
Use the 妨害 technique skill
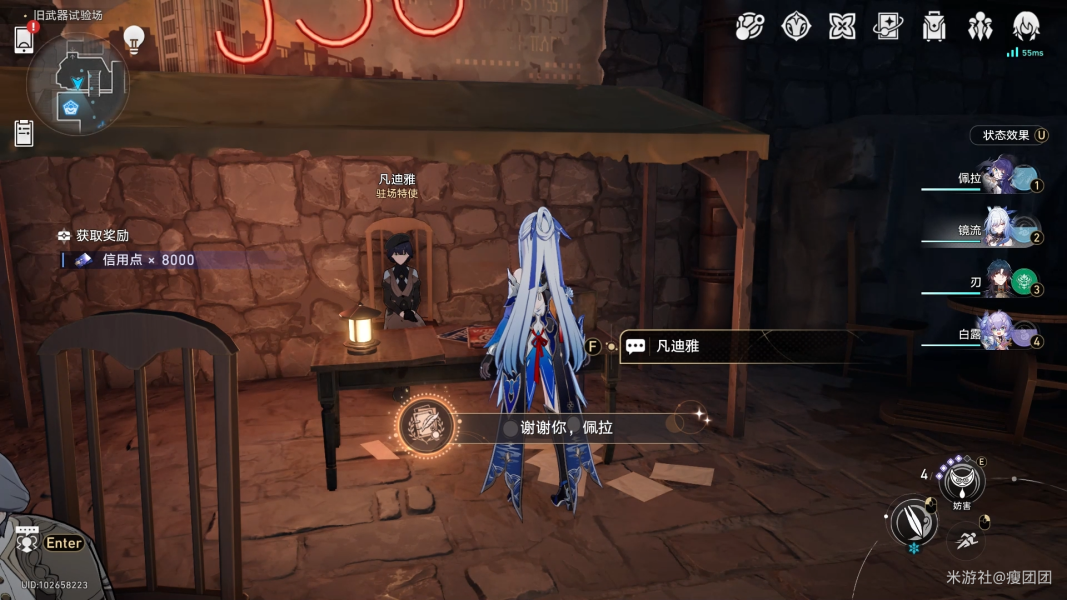[x=961, y=481]
